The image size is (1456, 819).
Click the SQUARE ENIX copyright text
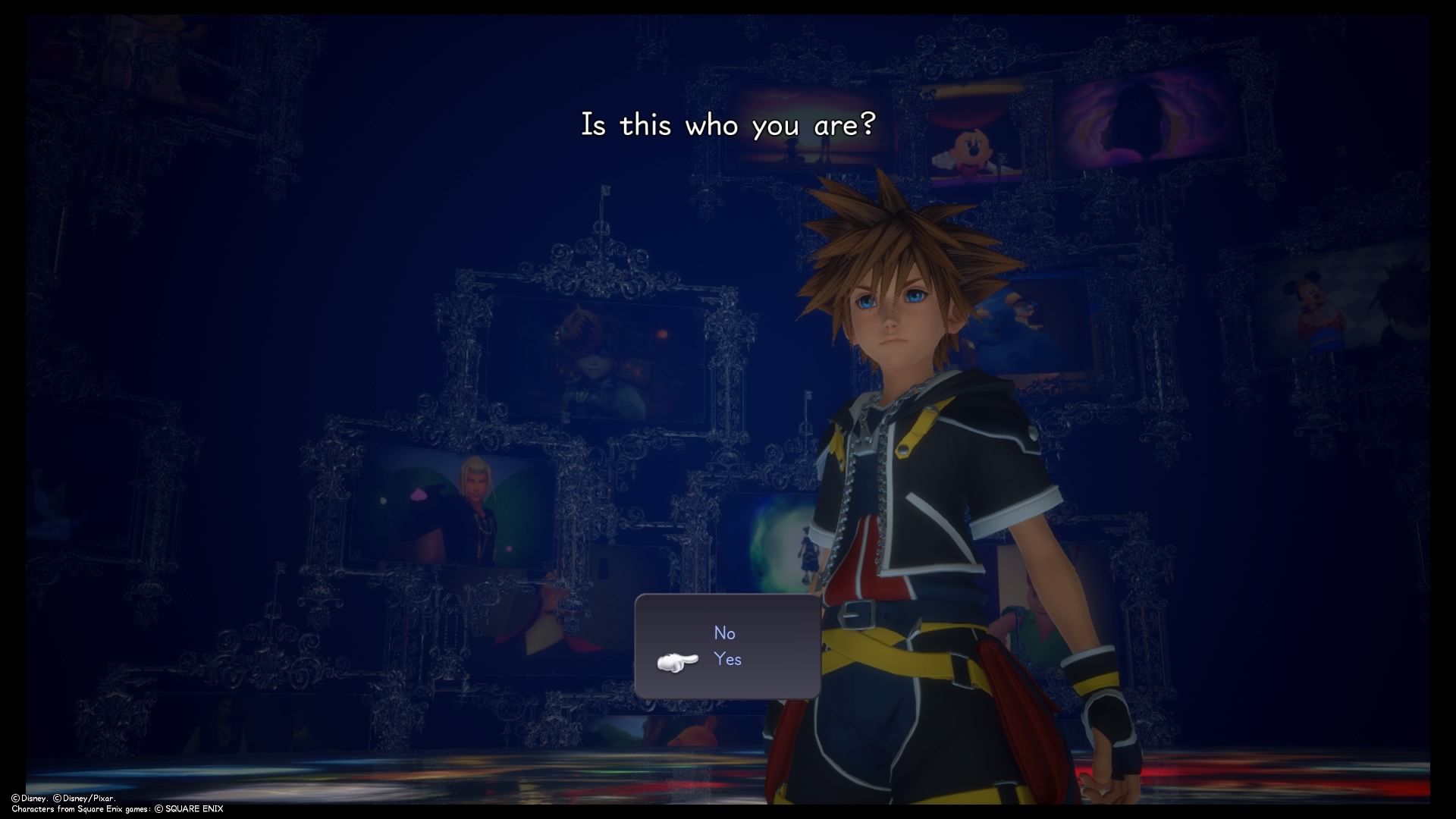tap(190, 808)
